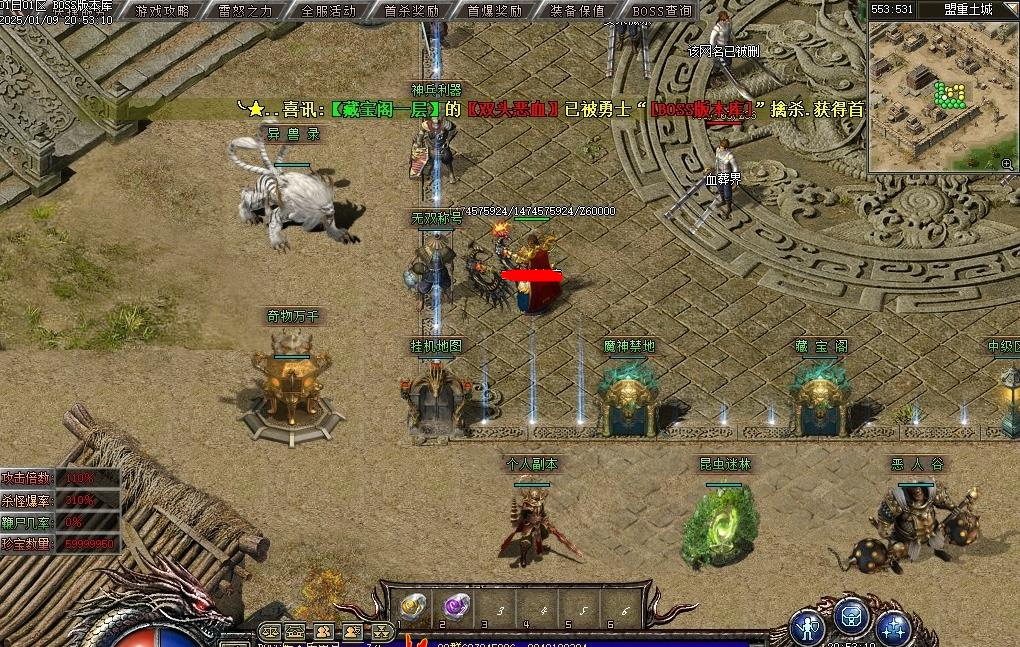Open the 雷怒之力 menu

pos(245,11)
